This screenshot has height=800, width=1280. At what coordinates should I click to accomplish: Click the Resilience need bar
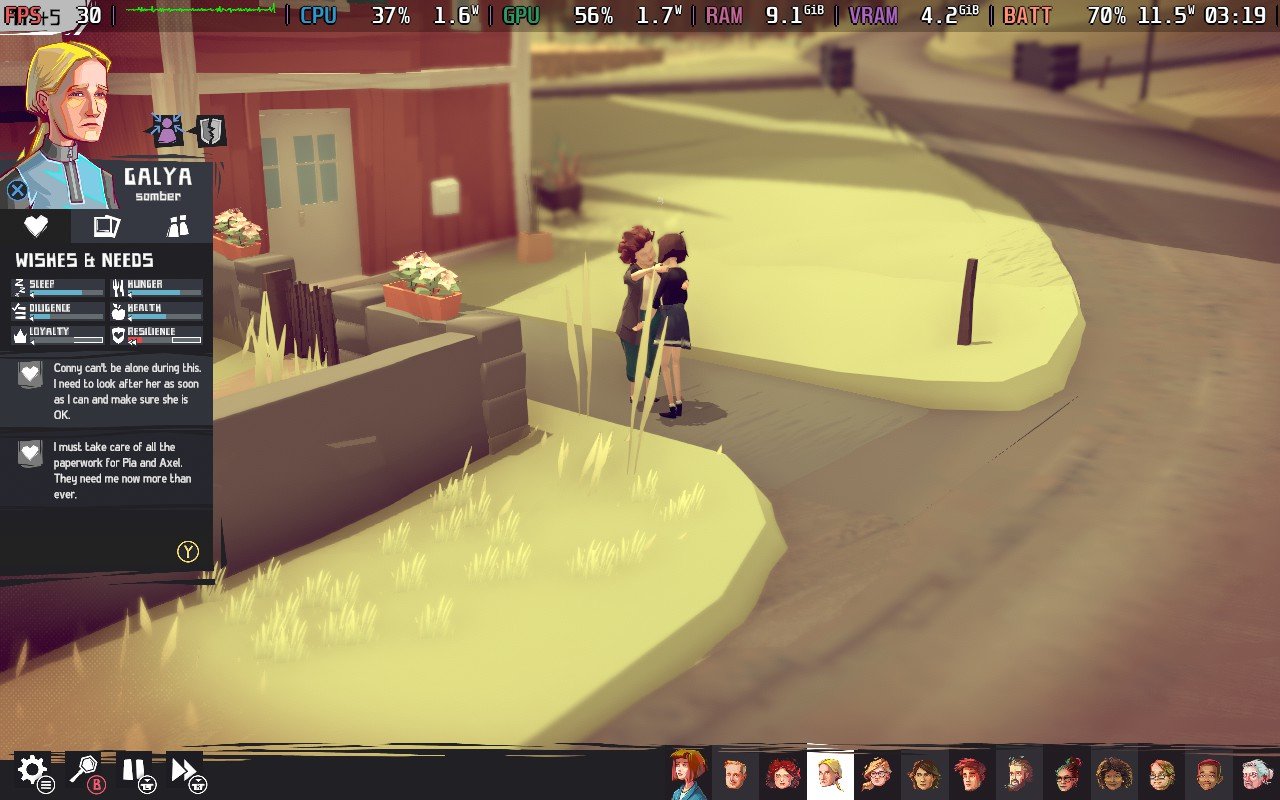[x=160, y=336]
